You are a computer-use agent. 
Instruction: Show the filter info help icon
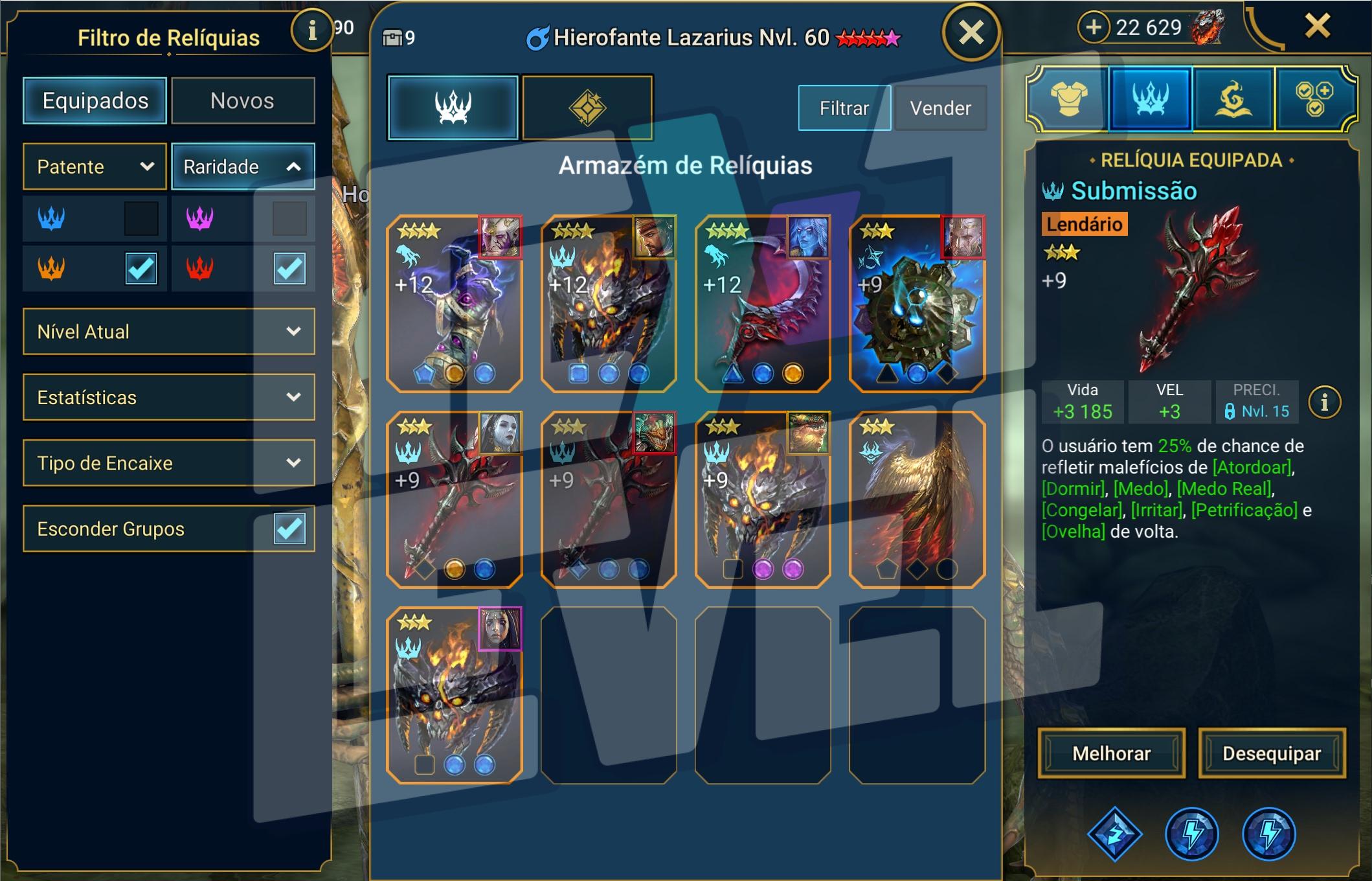click(x=312, y=30)
